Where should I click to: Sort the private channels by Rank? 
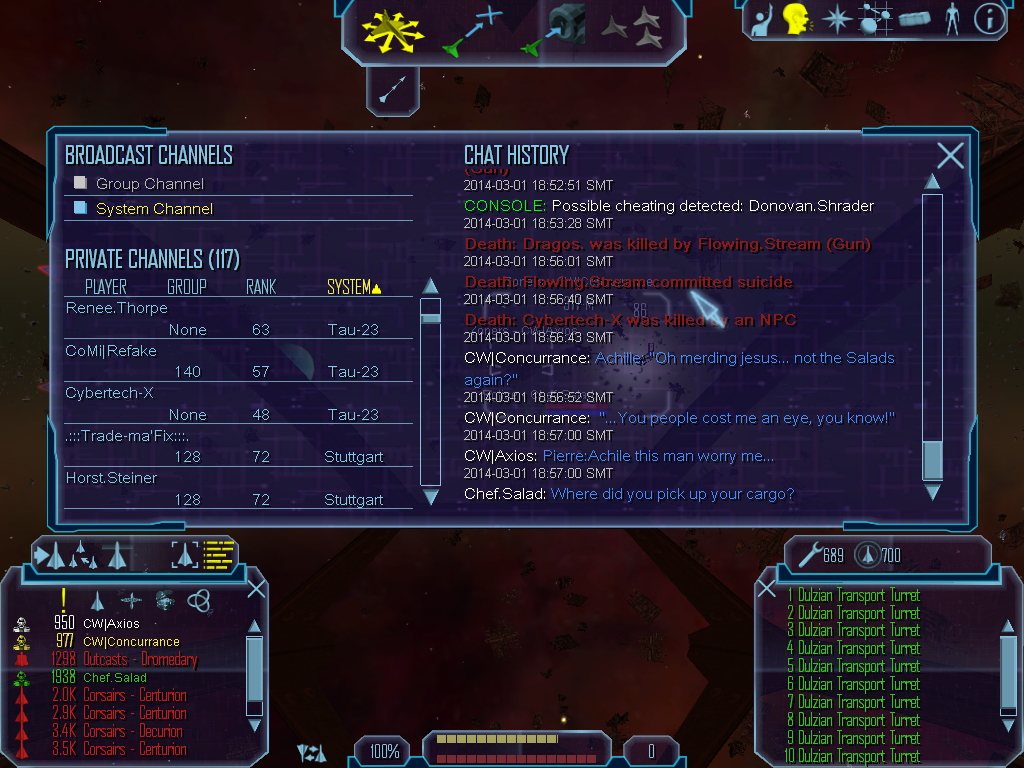pos(261,287)
